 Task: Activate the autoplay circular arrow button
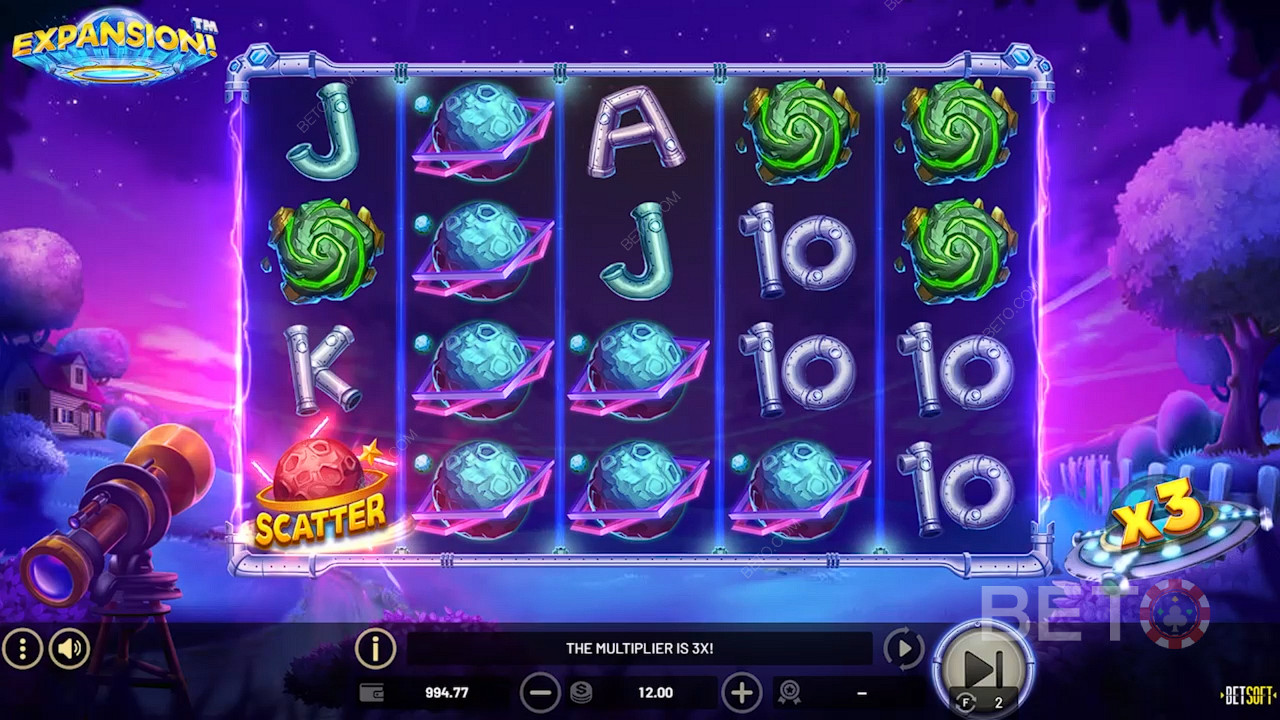click(x=904, y=650)
